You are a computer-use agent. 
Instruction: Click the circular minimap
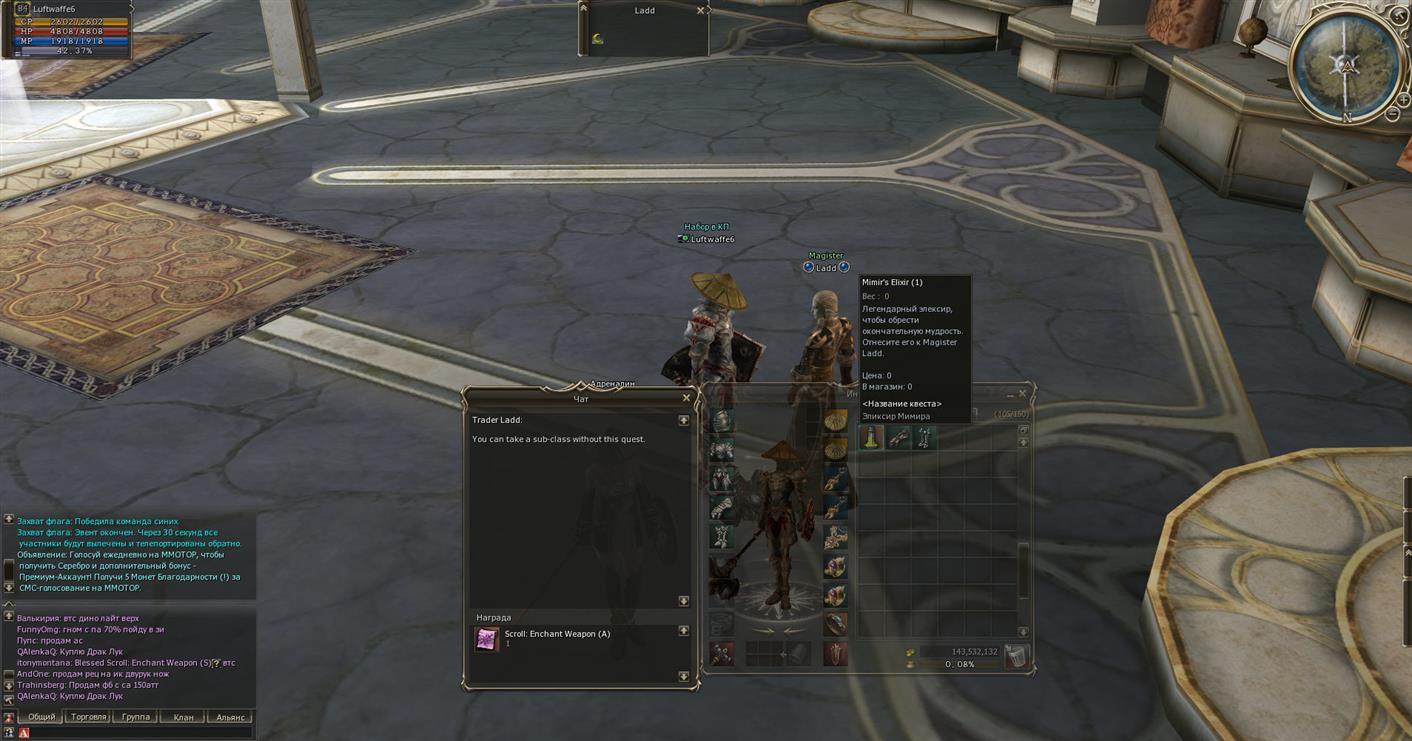1344,64
